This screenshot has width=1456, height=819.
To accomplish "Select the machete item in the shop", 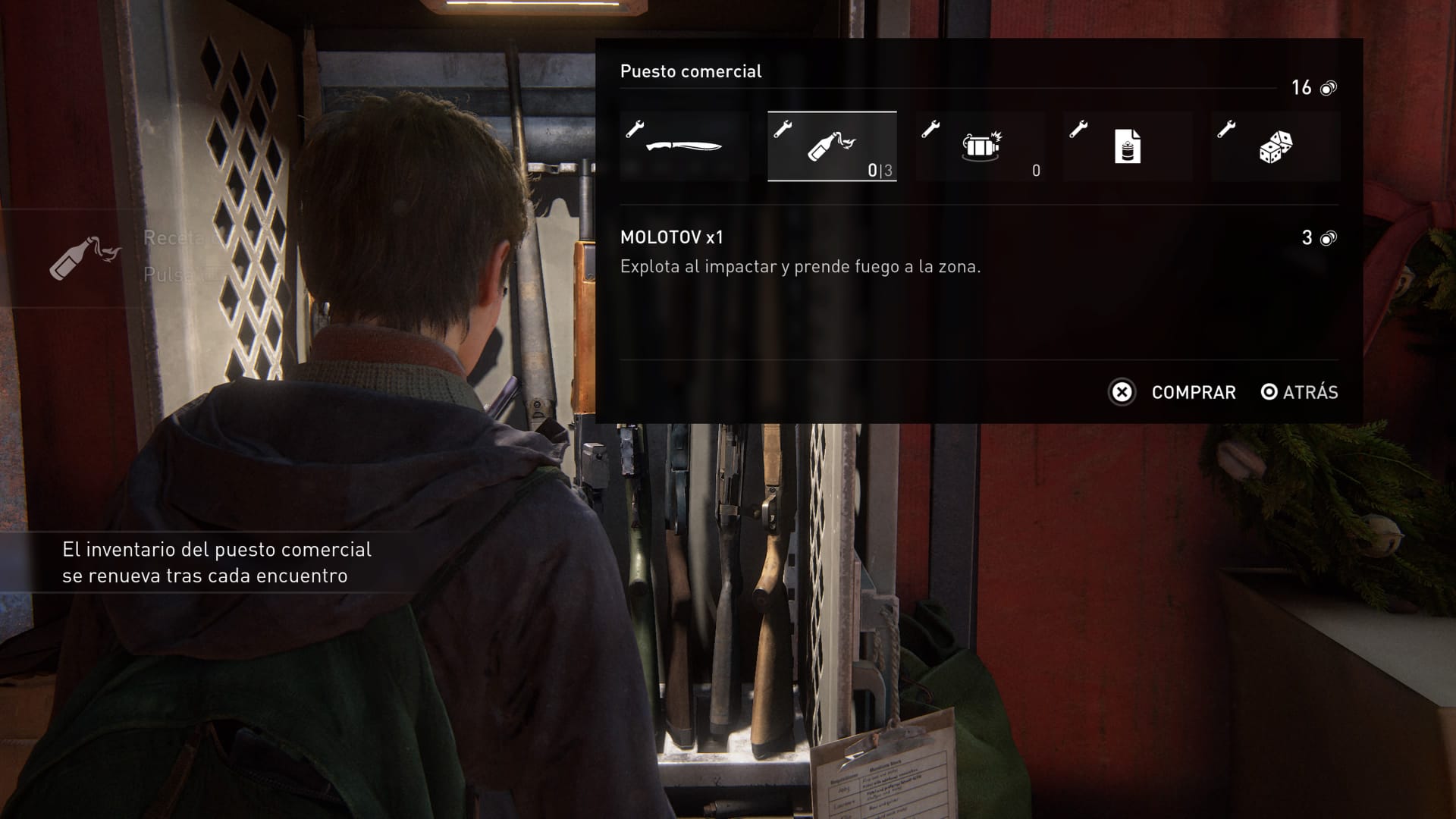I will tap(684, 146).
